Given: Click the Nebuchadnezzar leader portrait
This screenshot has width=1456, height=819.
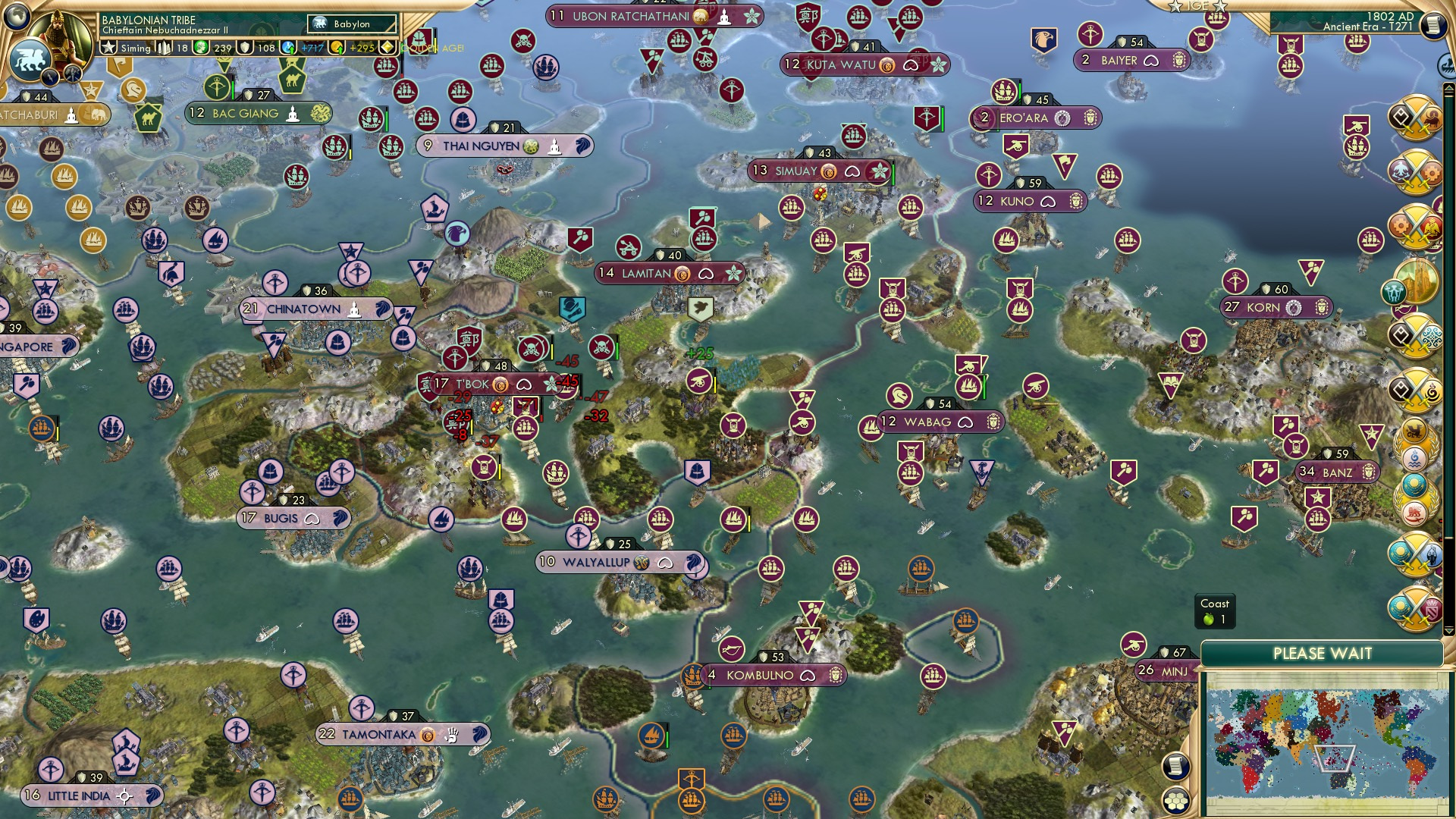Looking at the screenshot, I should 58,34.
